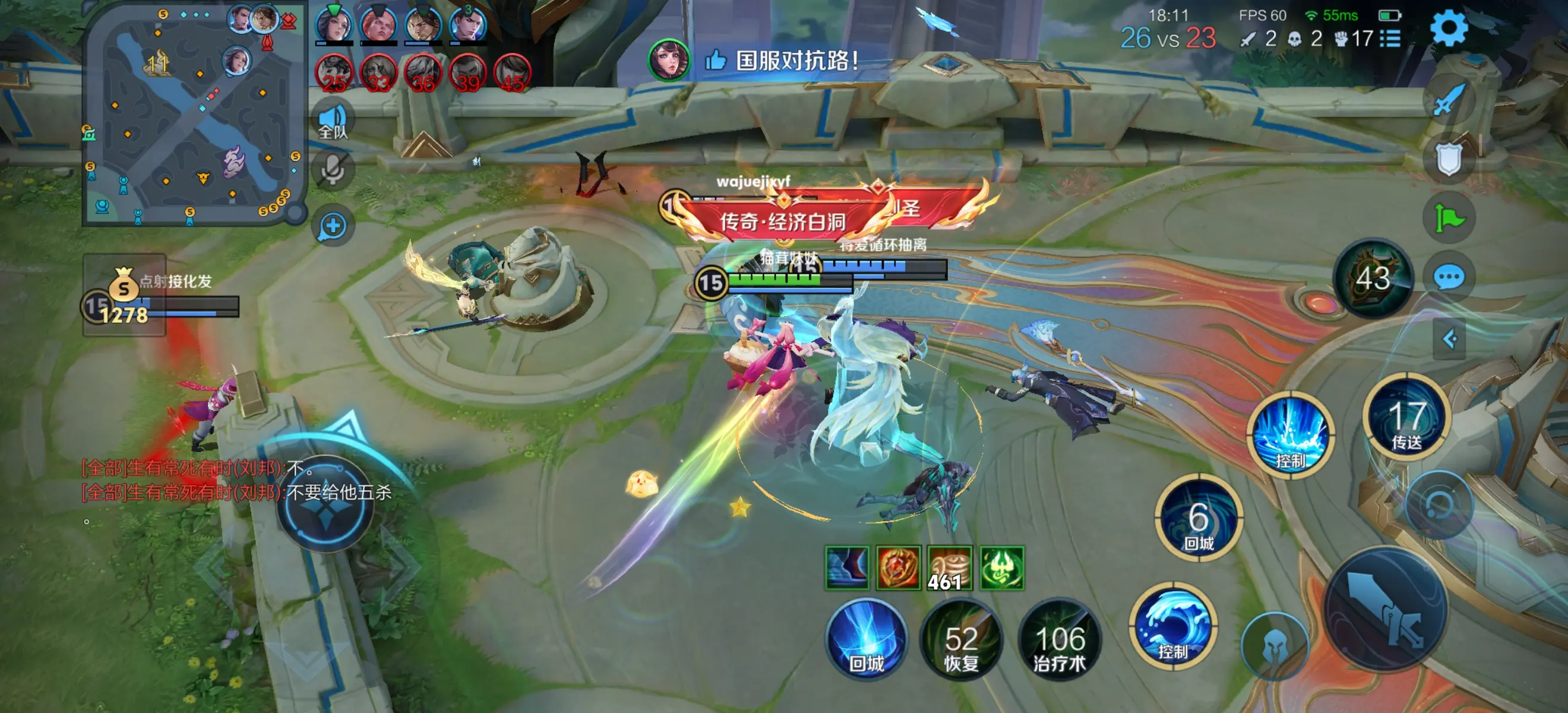Open the quick chat bubble
This screenshot has height=713, width=1568.
tap(1449, 277)
